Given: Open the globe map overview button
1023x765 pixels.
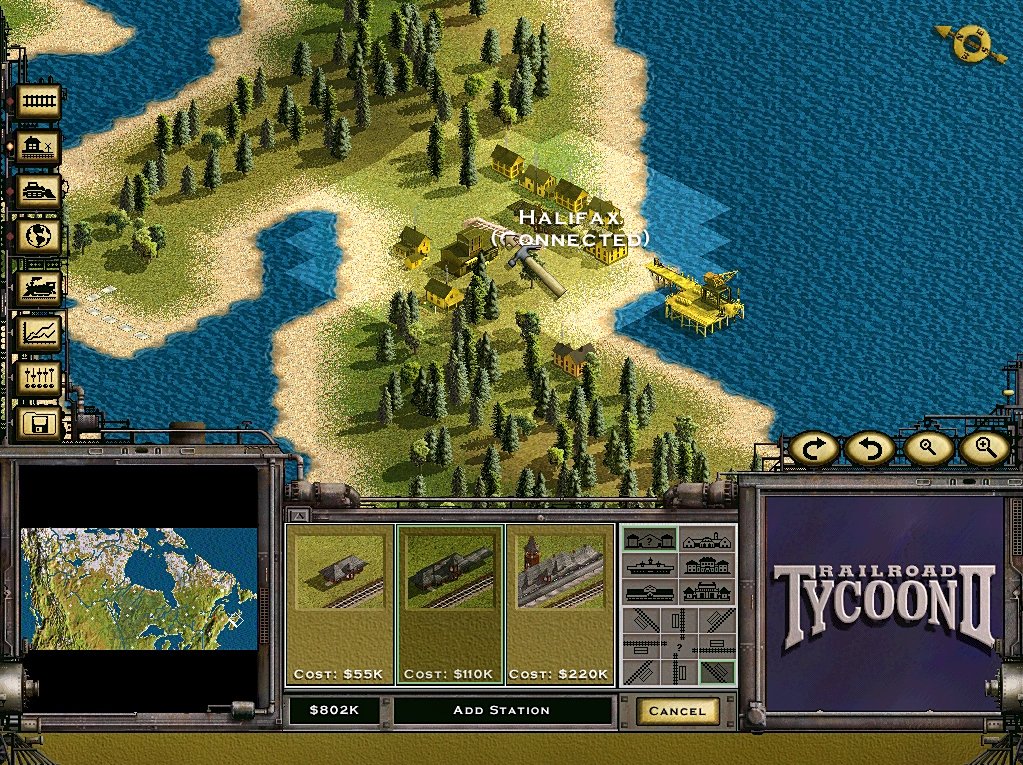Looking at the screenshot, I should click(x=38, y=237).
